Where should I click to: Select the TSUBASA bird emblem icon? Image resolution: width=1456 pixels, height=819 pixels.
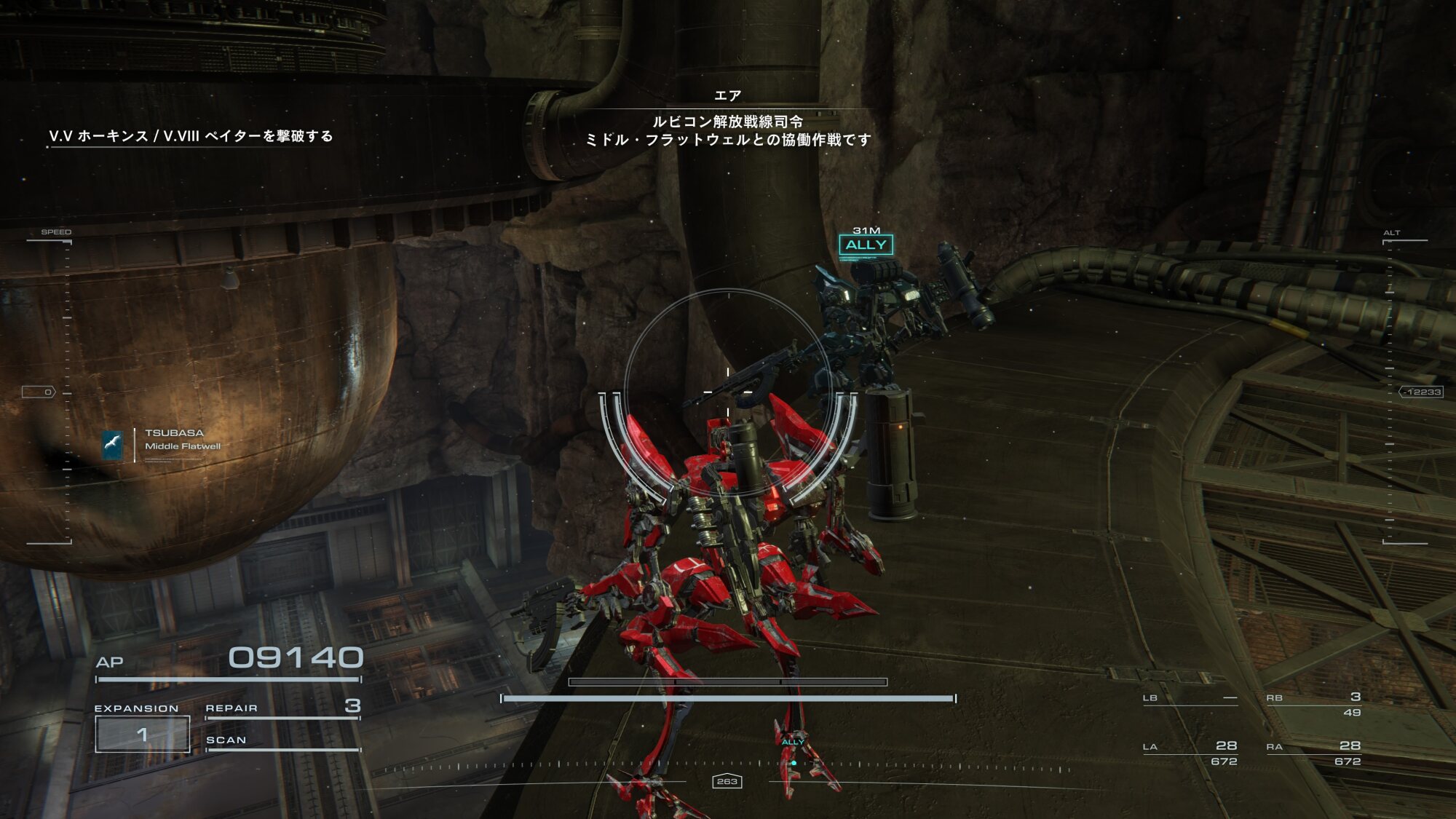pos(112,445)
